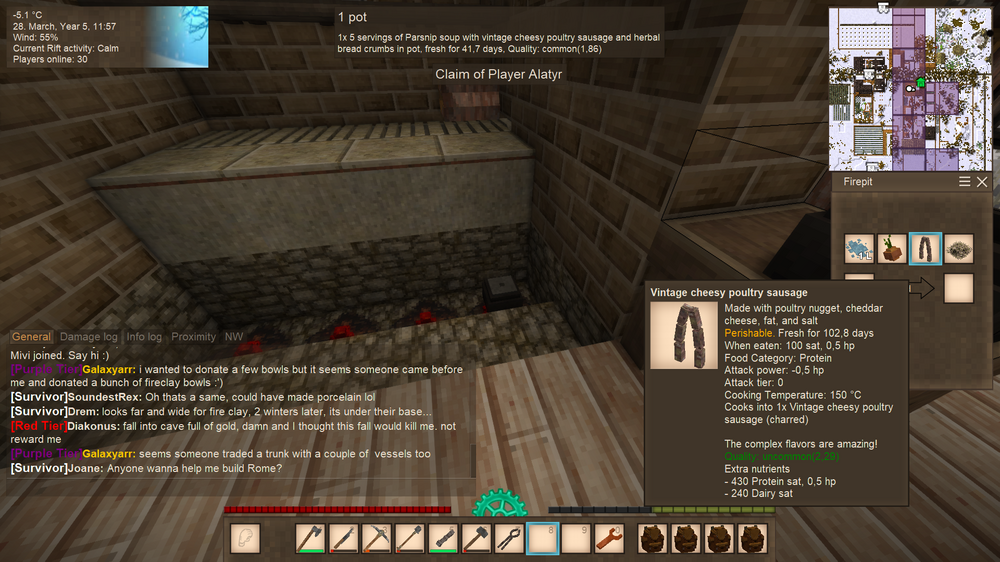Image resolution: width=1000 pixels, height=562 pixels.
Task: Select the axe in the hotbar
Action: (x=310, y=539)
